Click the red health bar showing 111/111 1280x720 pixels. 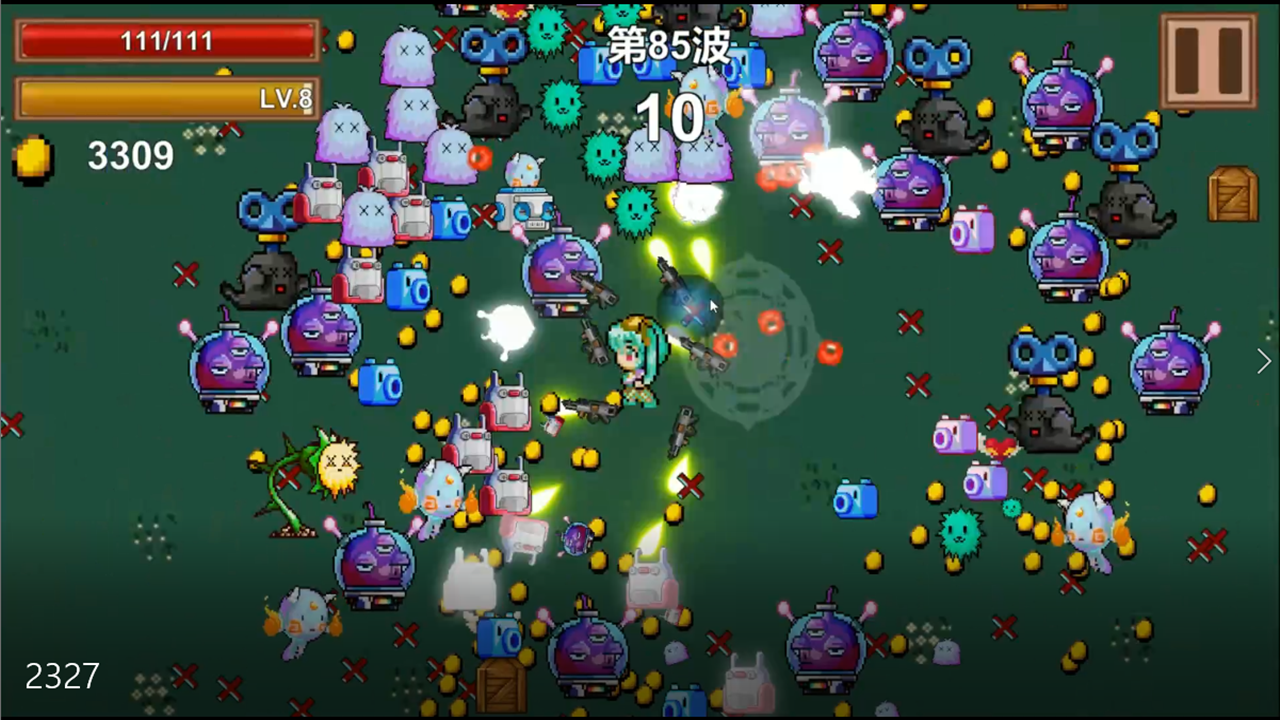[167, 41]
